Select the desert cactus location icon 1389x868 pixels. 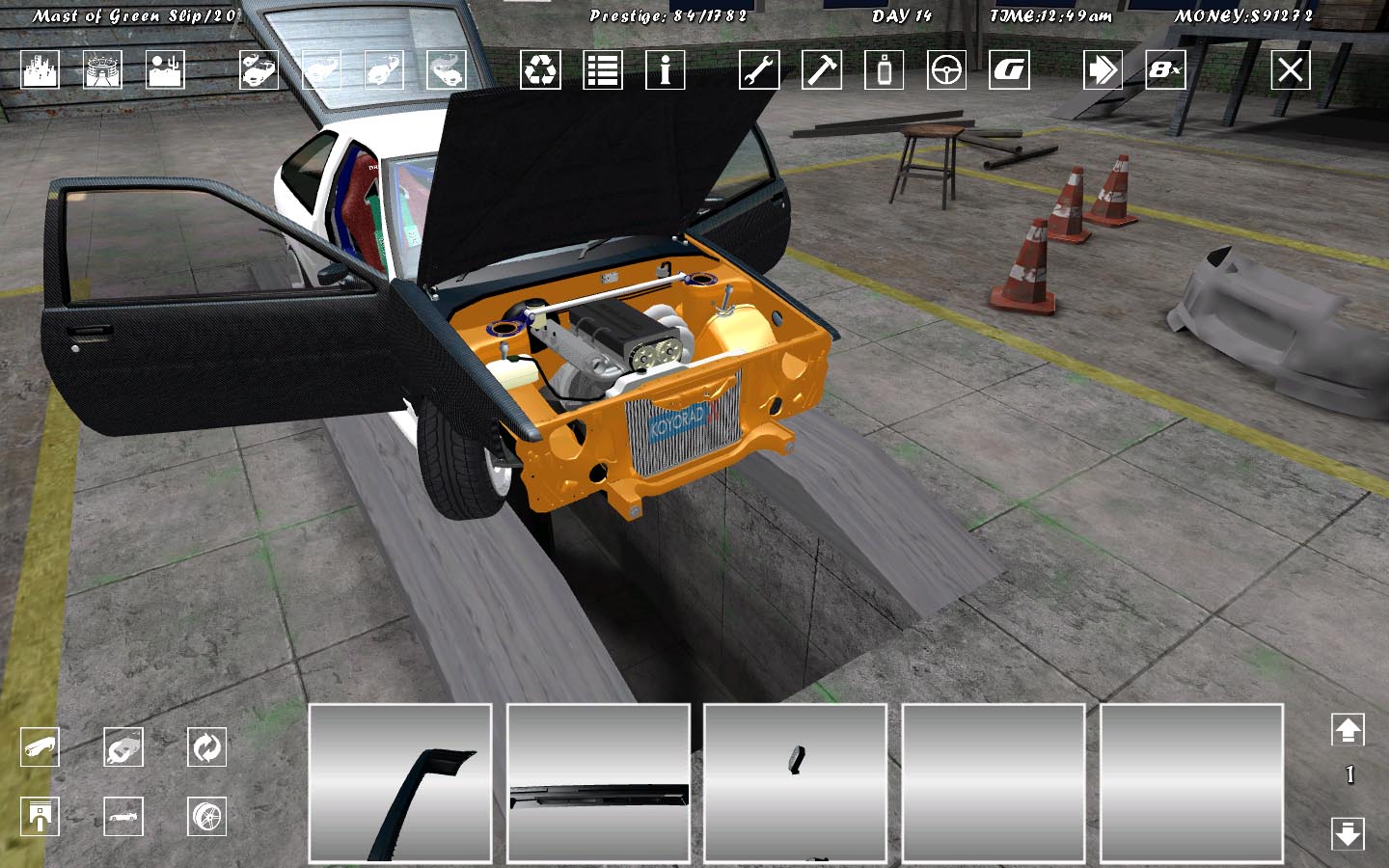point(165,70)
